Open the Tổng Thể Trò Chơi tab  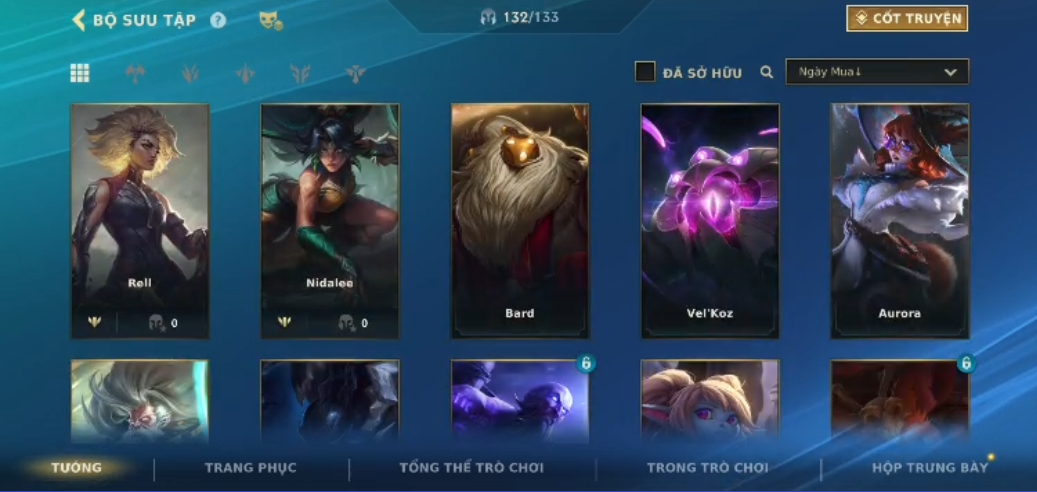[472, 468]
